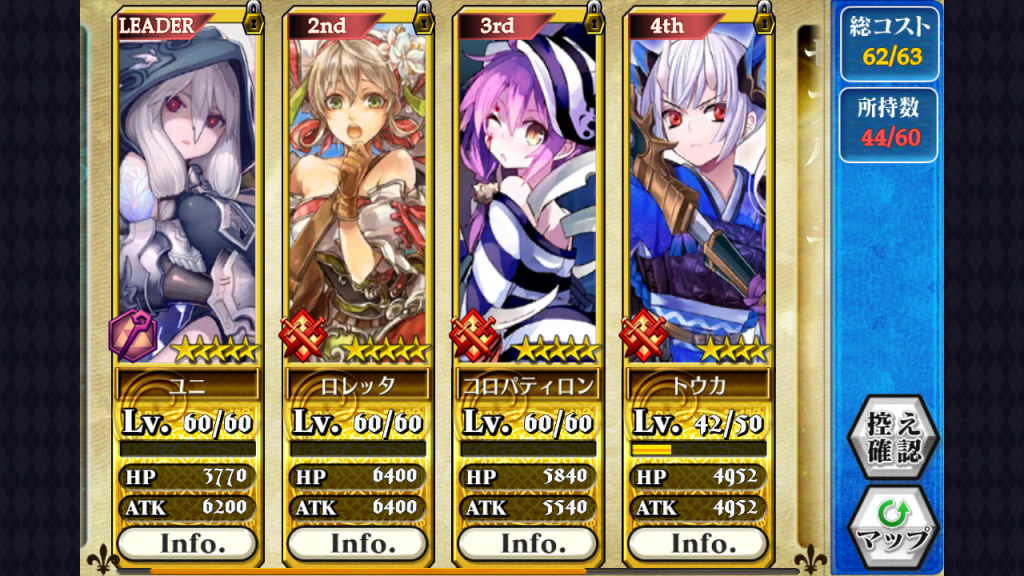Return to the map with マップ button

point(892,527)
